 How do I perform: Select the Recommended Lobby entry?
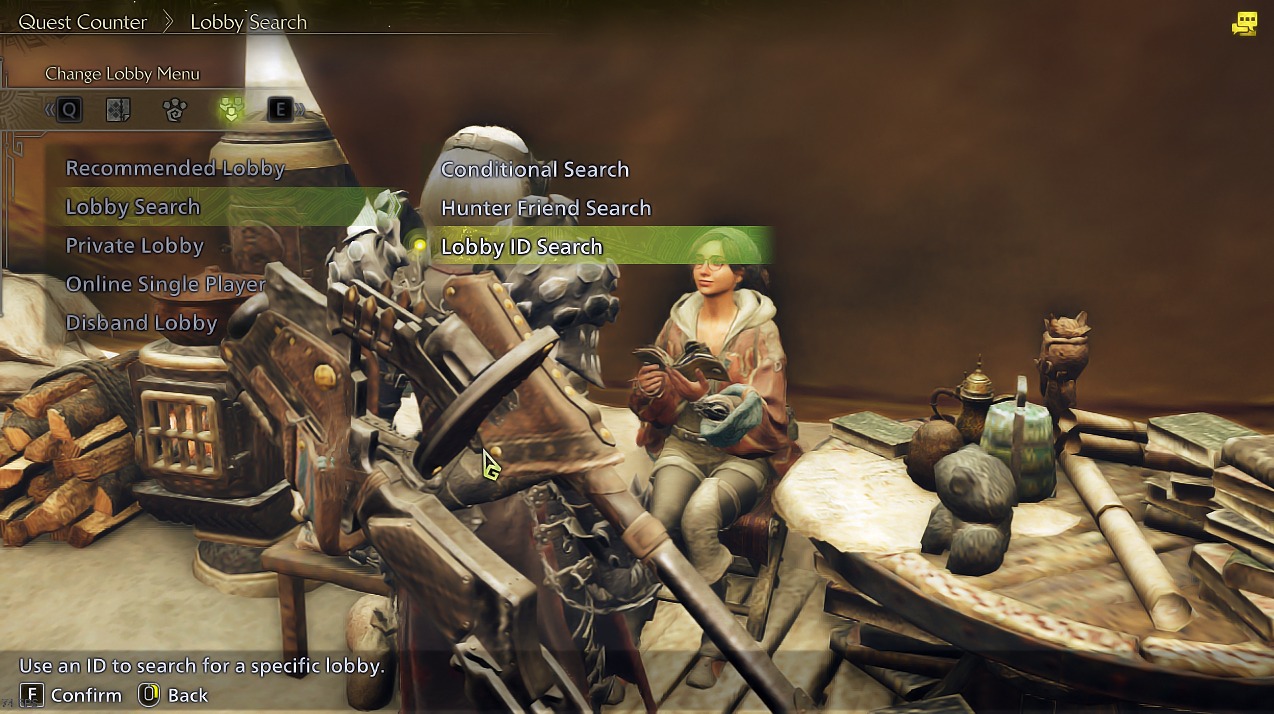pos(175,168)
